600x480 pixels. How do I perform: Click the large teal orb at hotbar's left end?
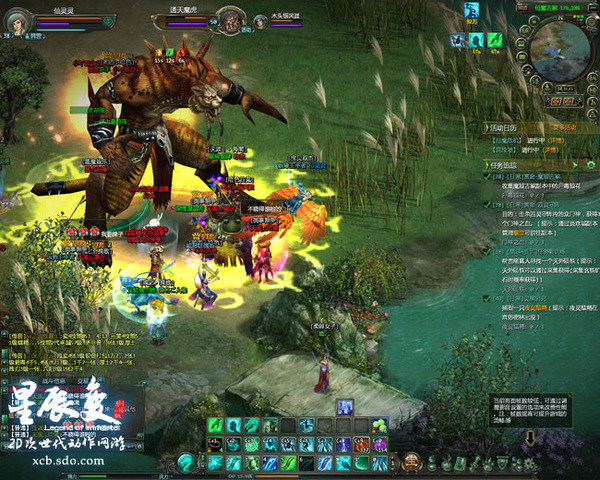(185, 463)
